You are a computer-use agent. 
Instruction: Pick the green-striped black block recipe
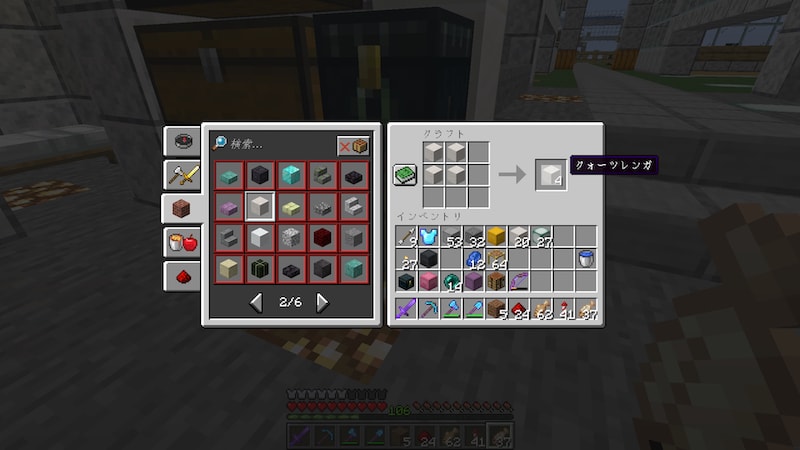click(x=261, y=269)
